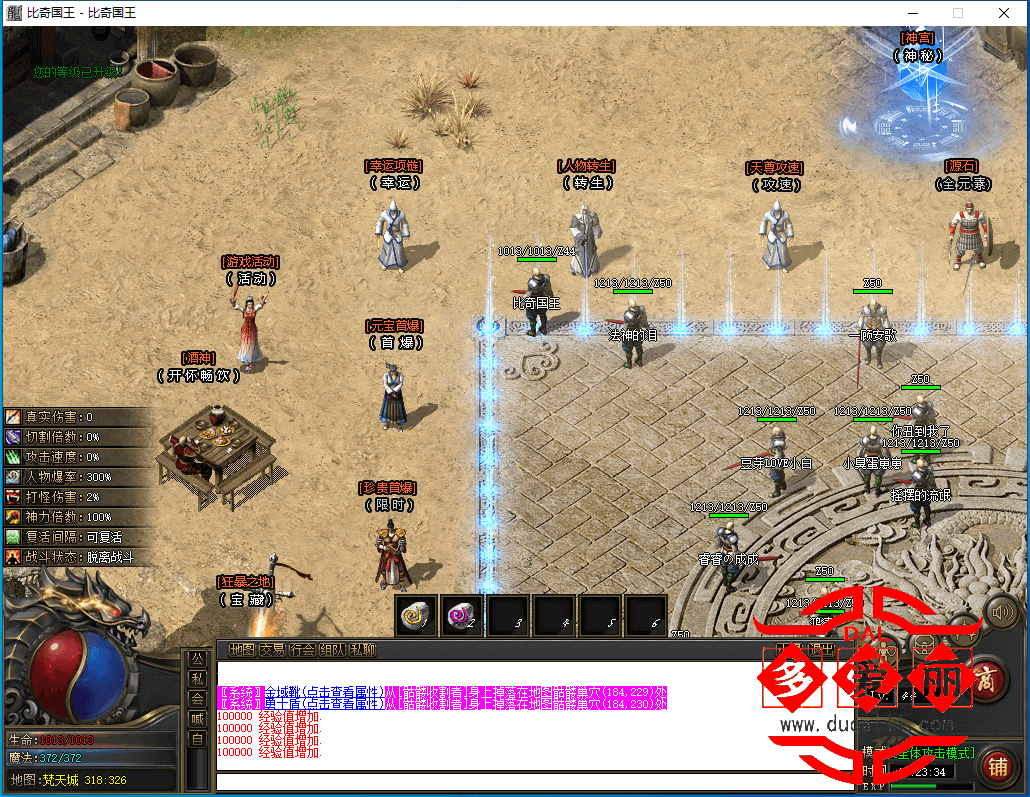Select the 公 public chat channel button
1030x797 pixels.
(x=197, y=660)
